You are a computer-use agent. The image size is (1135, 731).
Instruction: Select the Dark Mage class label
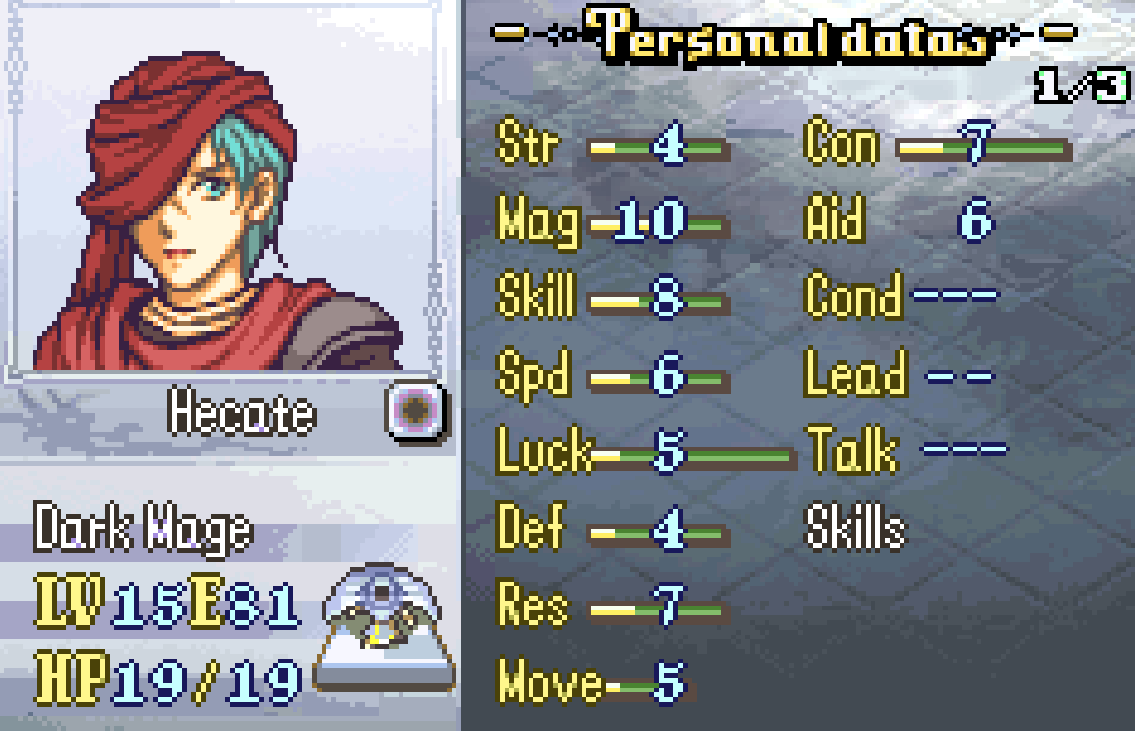(142, 529)
